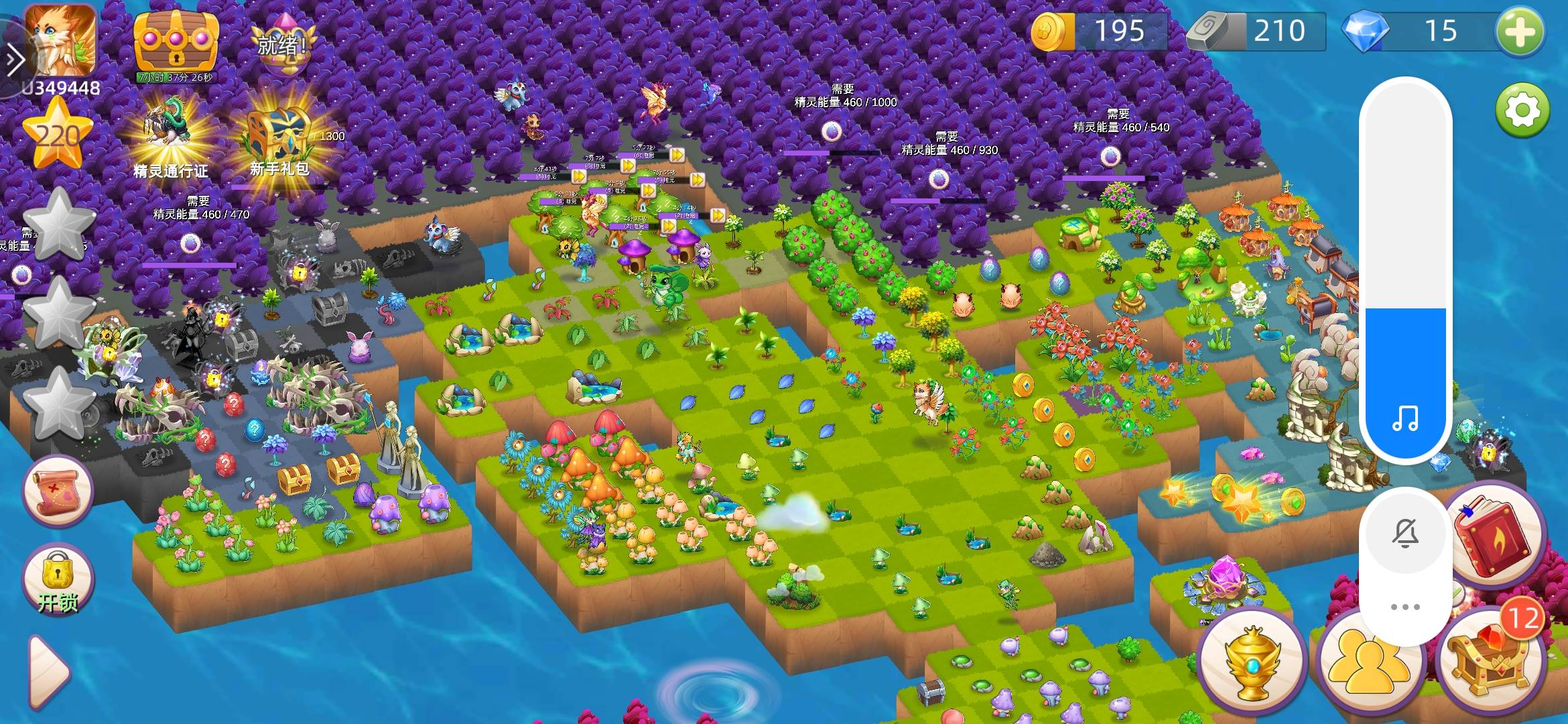This screenshot has width=1568, height=724.
Task: Open the golden trophy rankings
Action: (x=1252, y=664)
